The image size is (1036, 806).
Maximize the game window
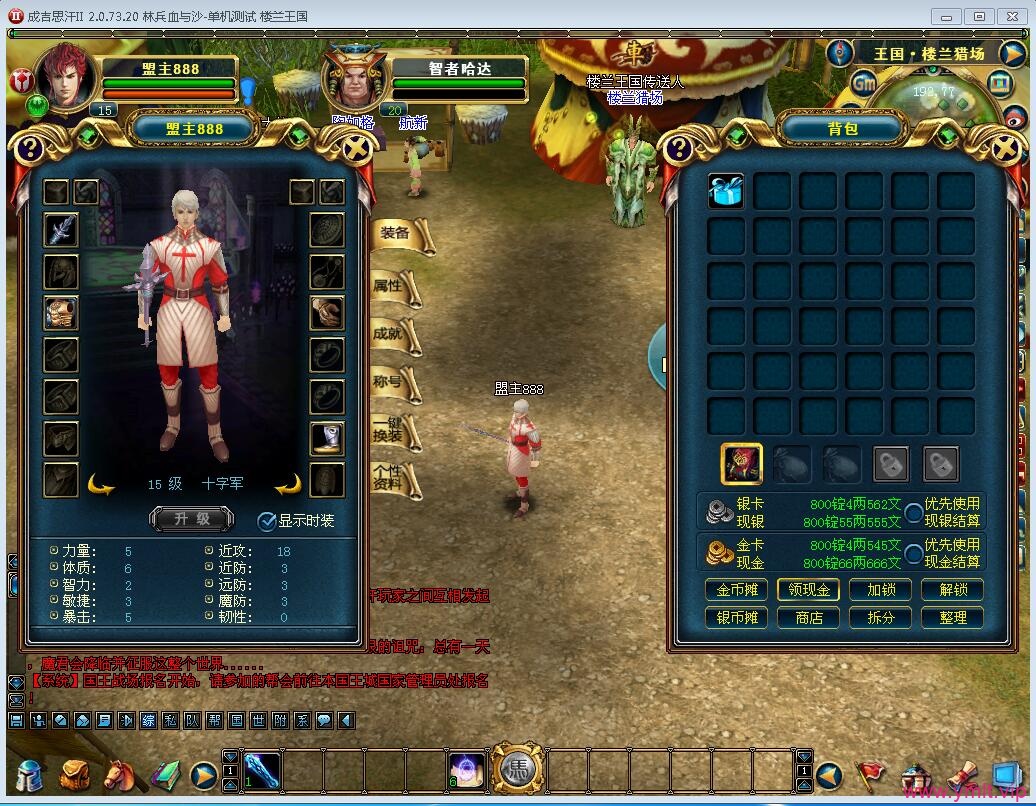(x=980, y=16)
